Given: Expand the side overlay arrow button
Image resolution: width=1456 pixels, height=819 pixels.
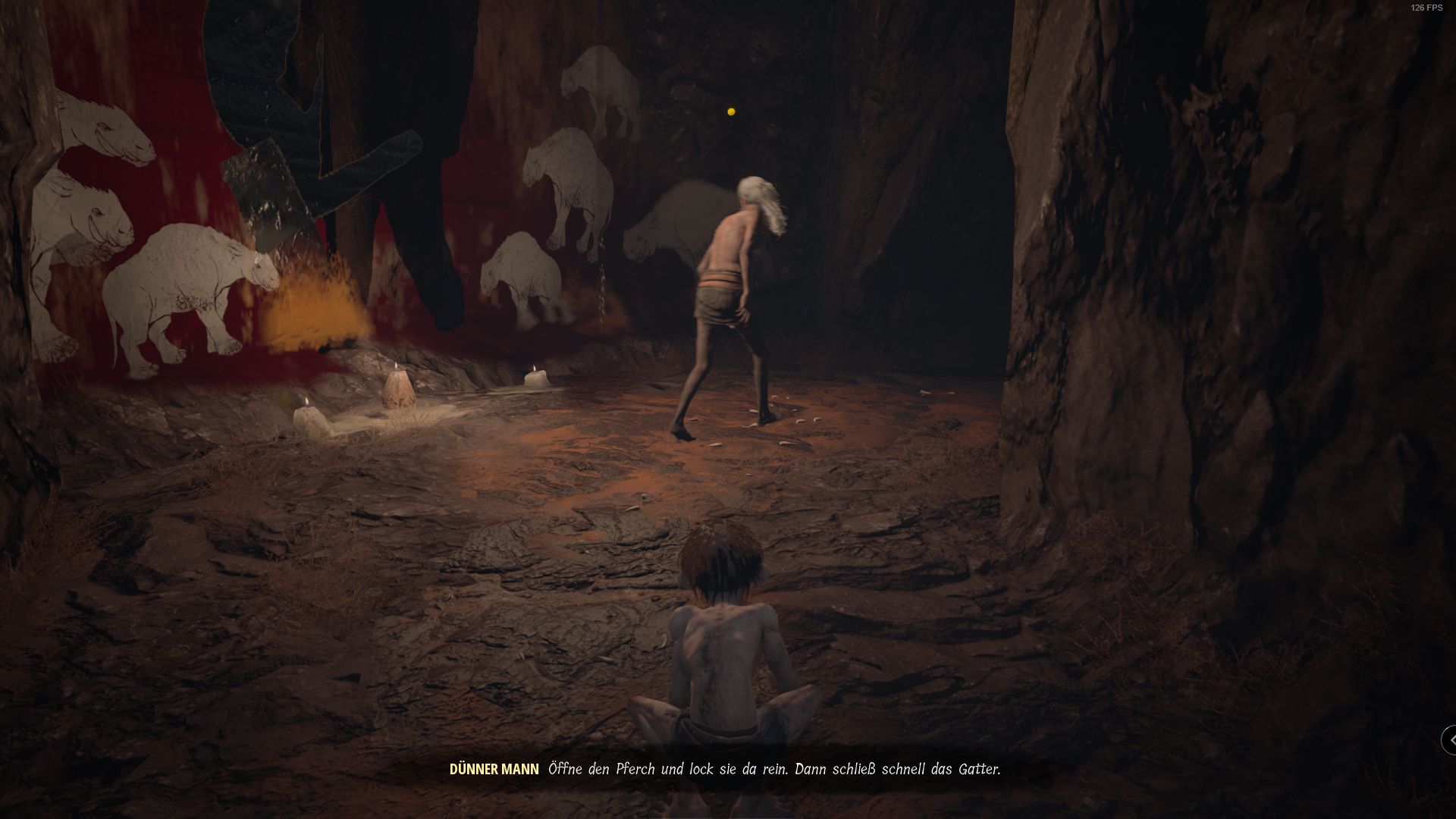Looking at the screenshot, I should point(1449,740).
